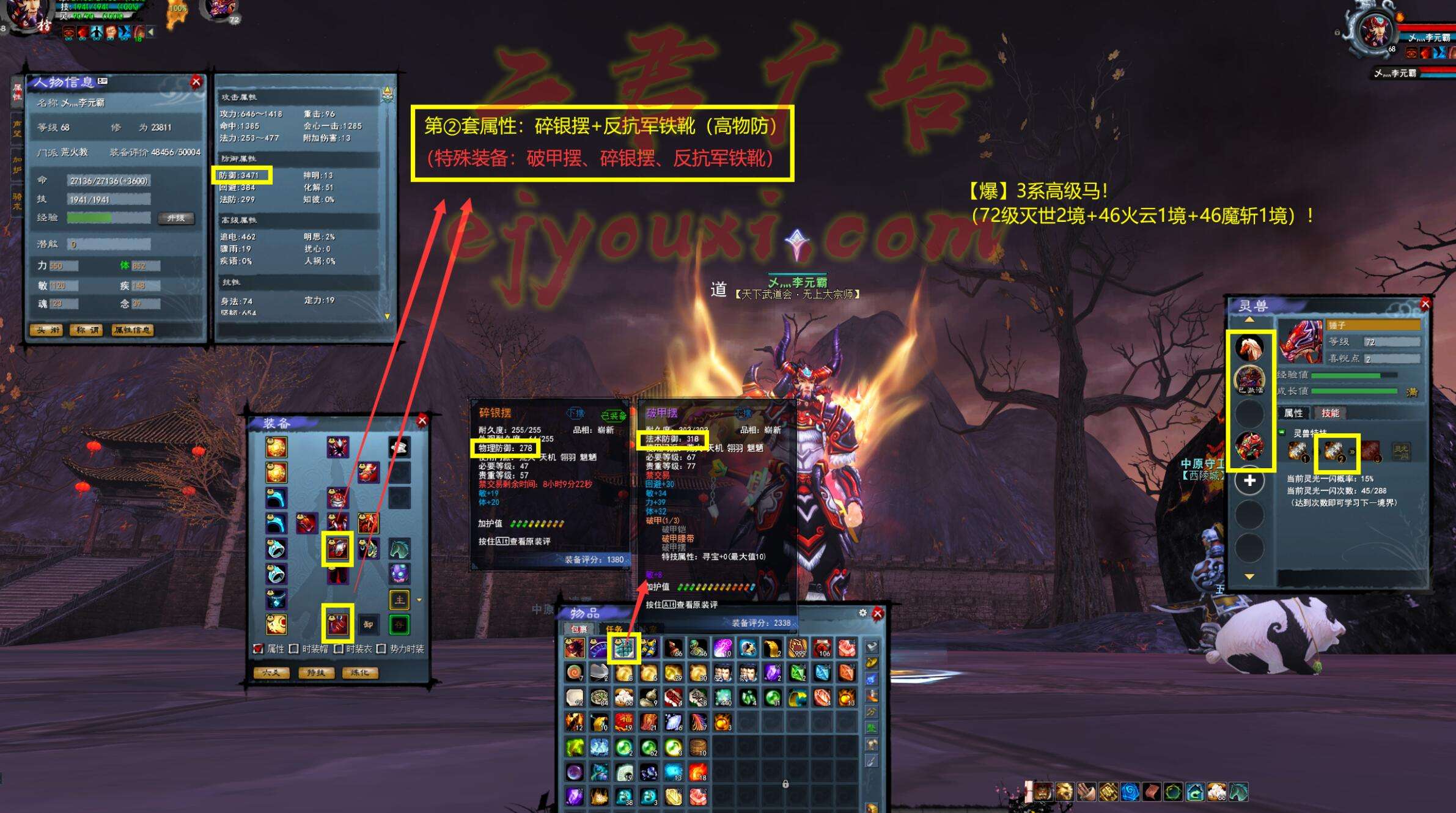The height and width of the screenshot is (813, 1456).
Task: Click the plus button to add spirit beast
Action: coord(1250,481)
